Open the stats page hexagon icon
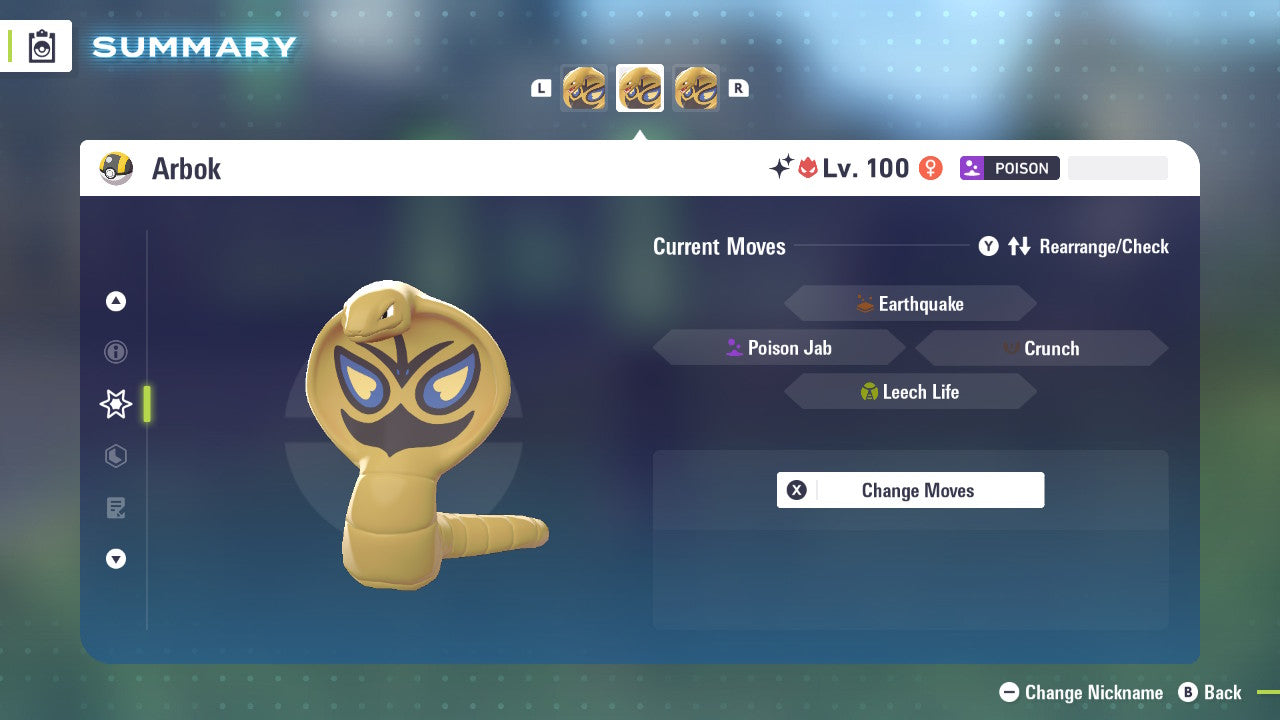This screenshot has height=720, width=1280. pos(116,456)
